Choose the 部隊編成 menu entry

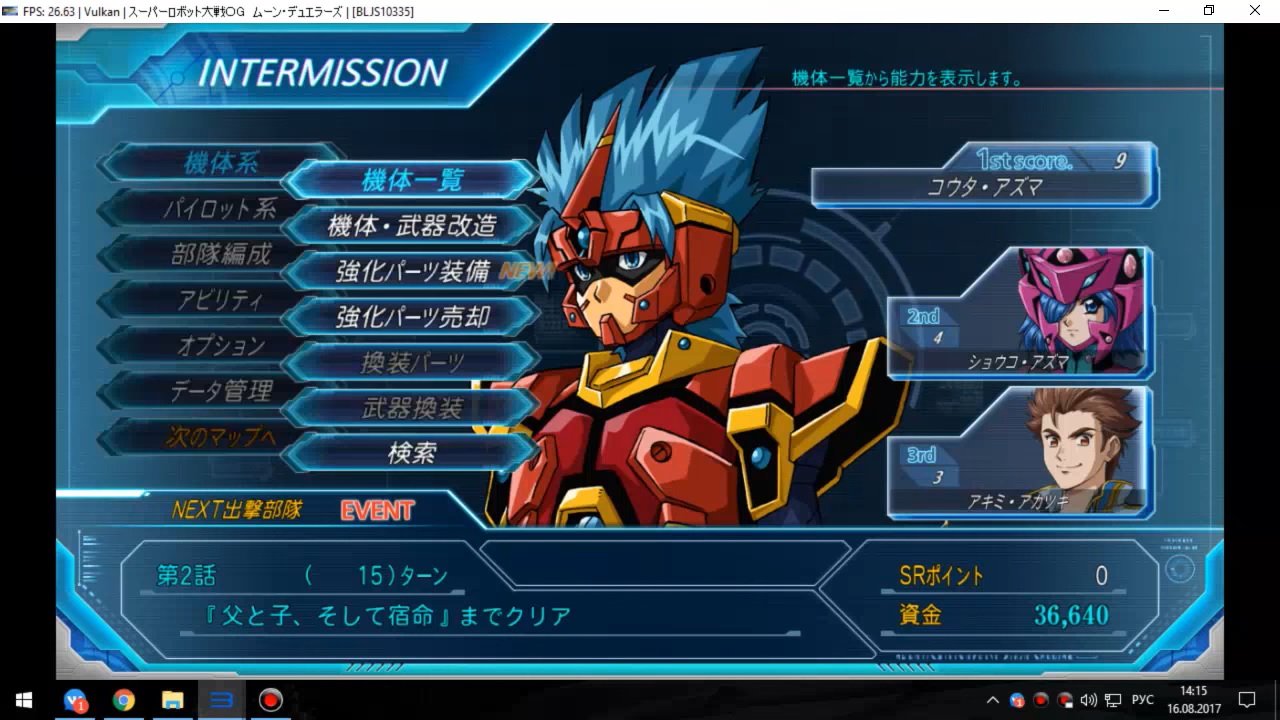[220, 254]
